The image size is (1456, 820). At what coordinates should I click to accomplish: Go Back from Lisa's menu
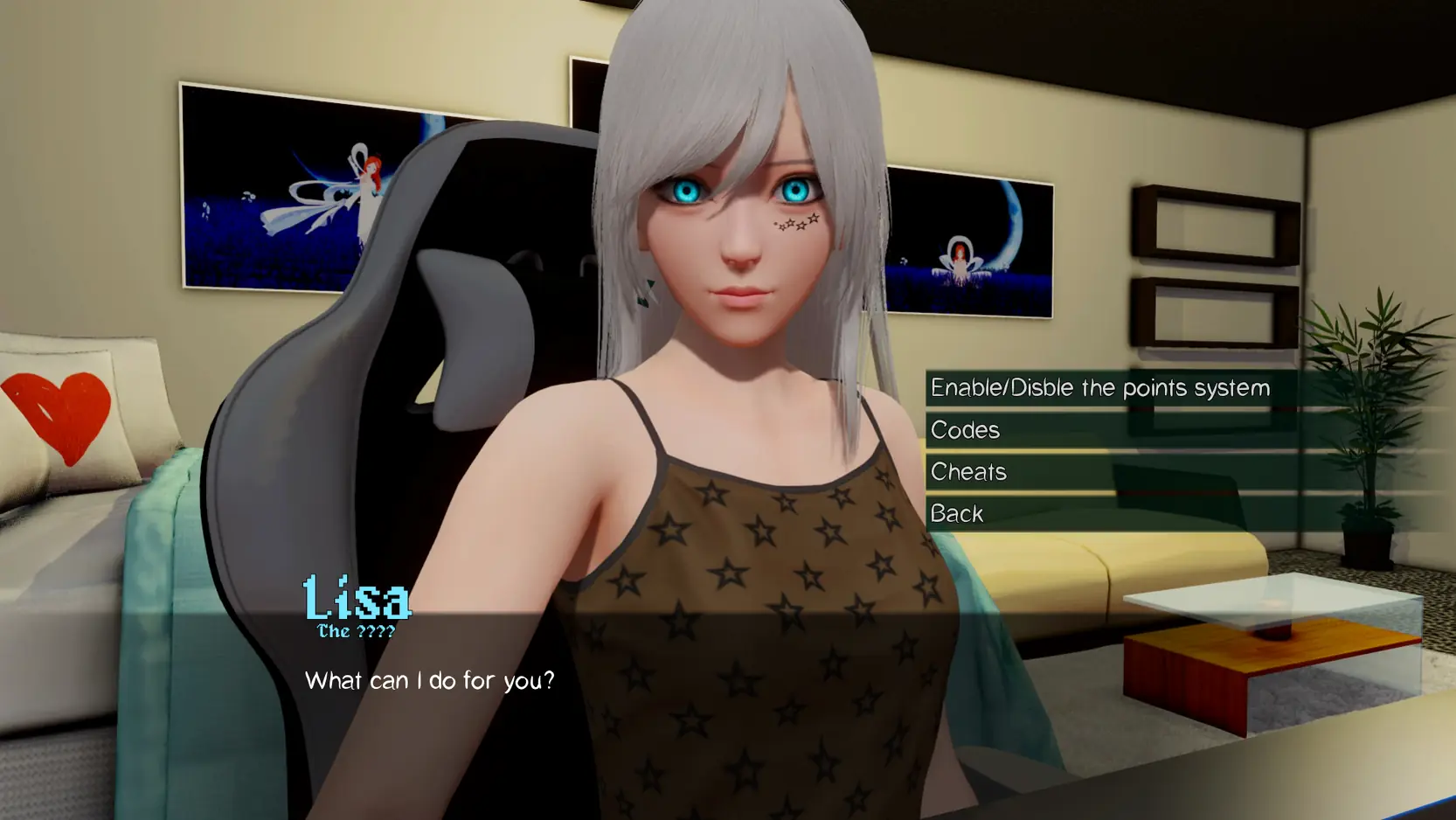coord(958,514)
